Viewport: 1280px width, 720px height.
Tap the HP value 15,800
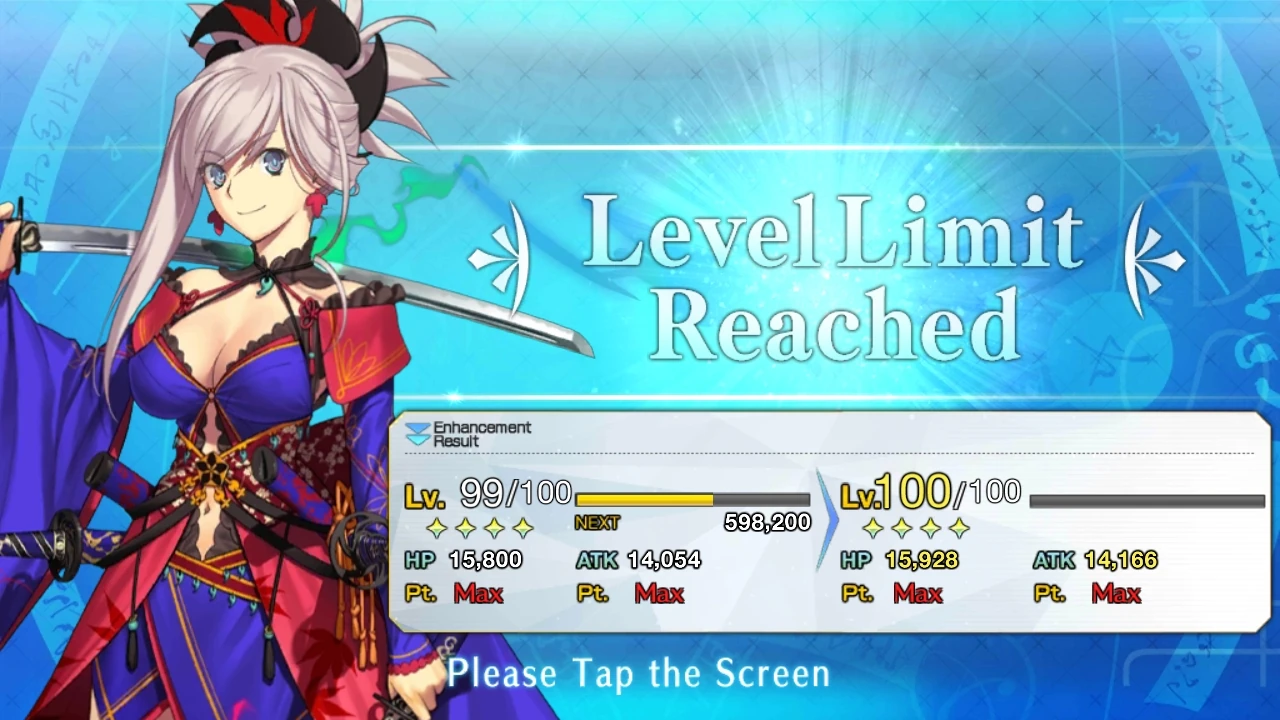[487, 560]
